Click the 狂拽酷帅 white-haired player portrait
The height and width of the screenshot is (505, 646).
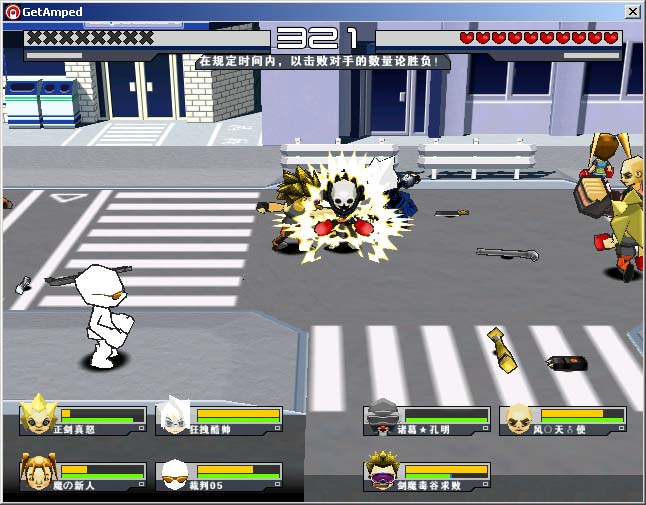point(176,414)
